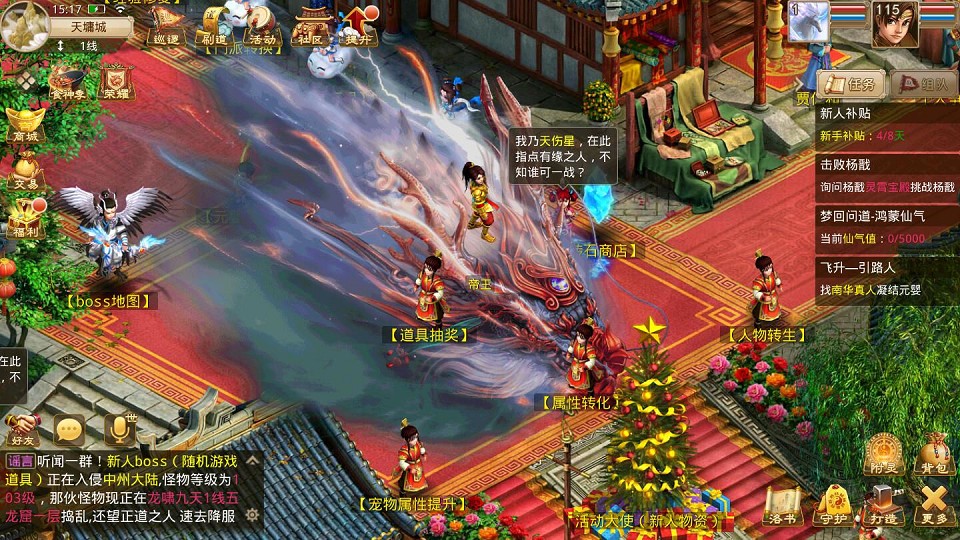Open the 提升 upgrade arrow icon
The image size is (960, 540).
coord(357,26)
